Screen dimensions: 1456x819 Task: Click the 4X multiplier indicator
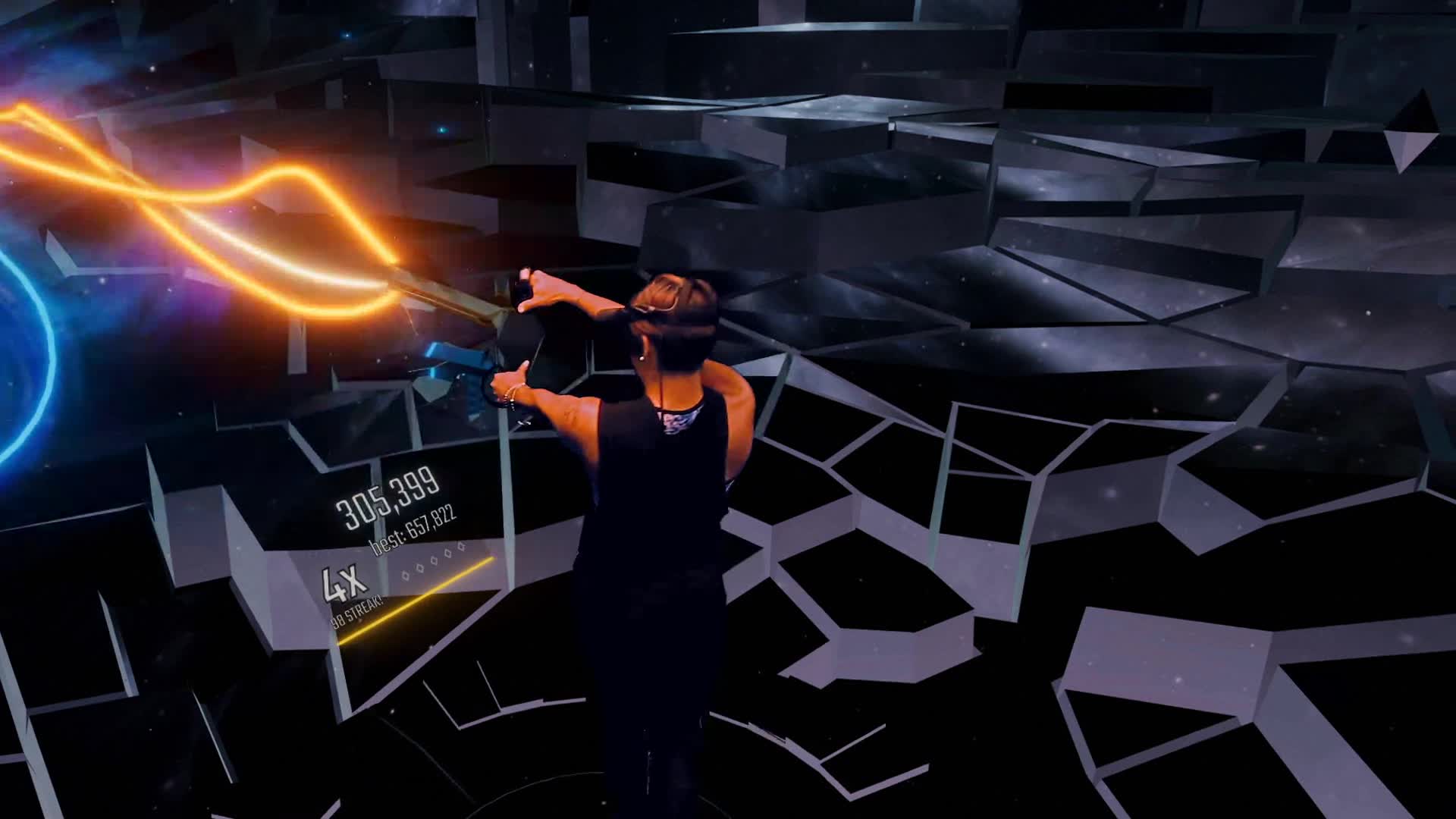tap(344, 584)
